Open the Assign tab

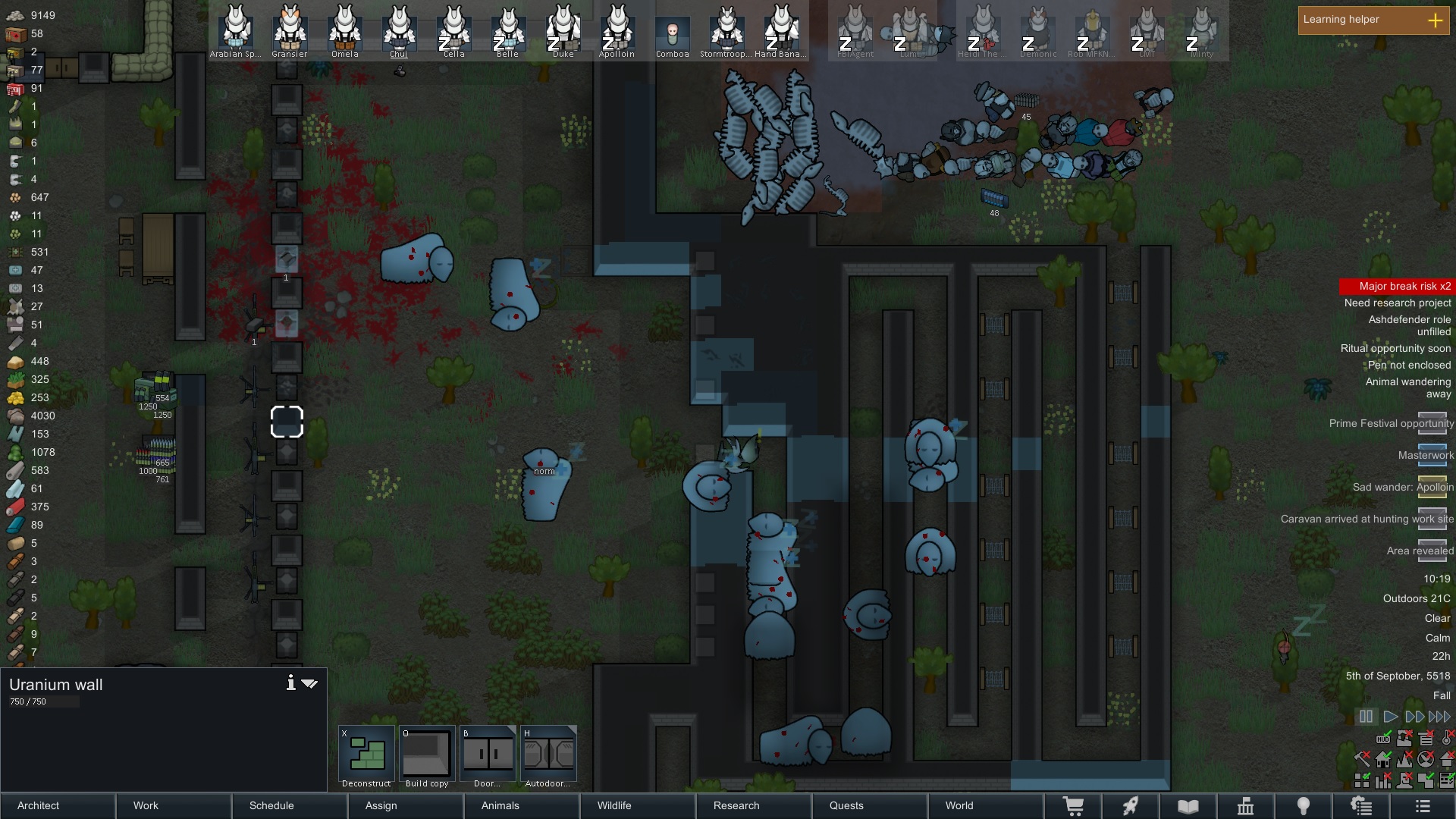406,805
